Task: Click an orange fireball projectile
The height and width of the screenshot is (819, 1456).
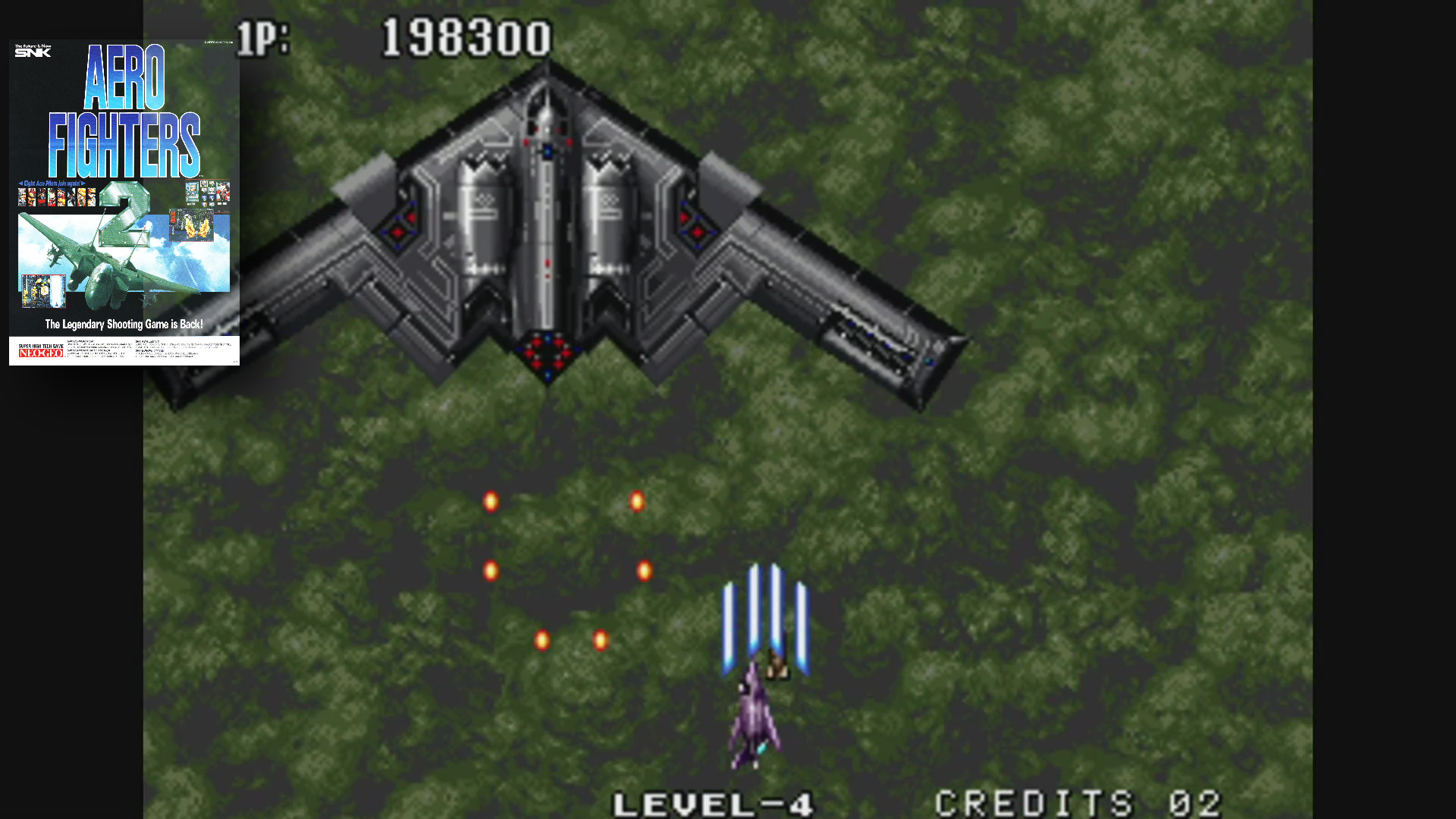Action: (490, 500)
